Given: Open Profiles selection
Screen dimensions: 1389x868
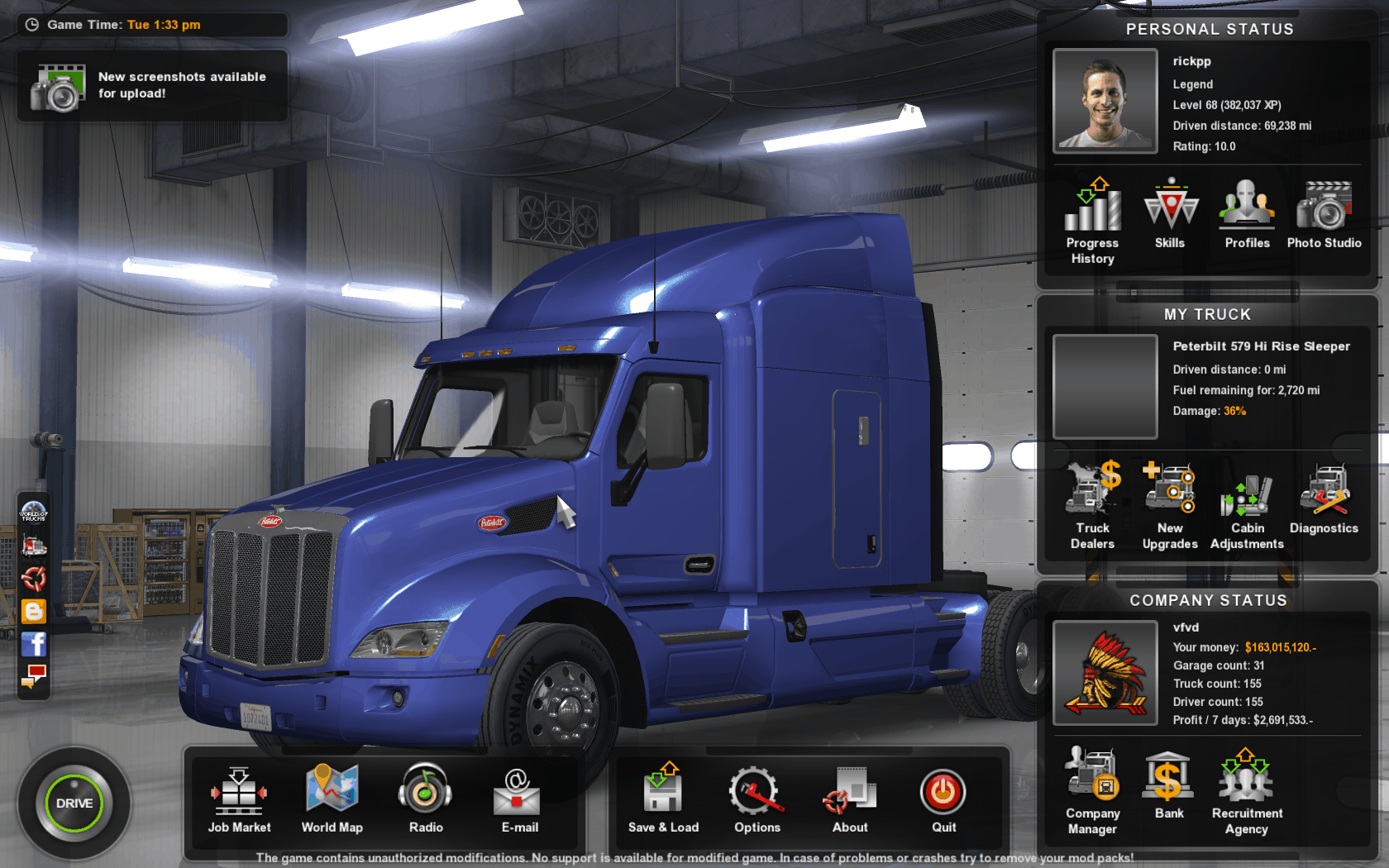Looking at the screenshot, I should [1247, 212].
